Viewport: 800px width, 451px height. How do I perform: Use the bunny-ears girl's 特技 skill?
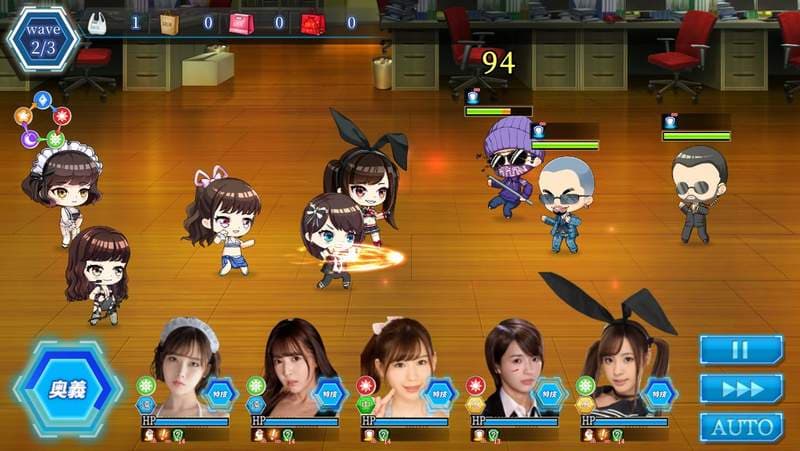[x=659, y=395]
